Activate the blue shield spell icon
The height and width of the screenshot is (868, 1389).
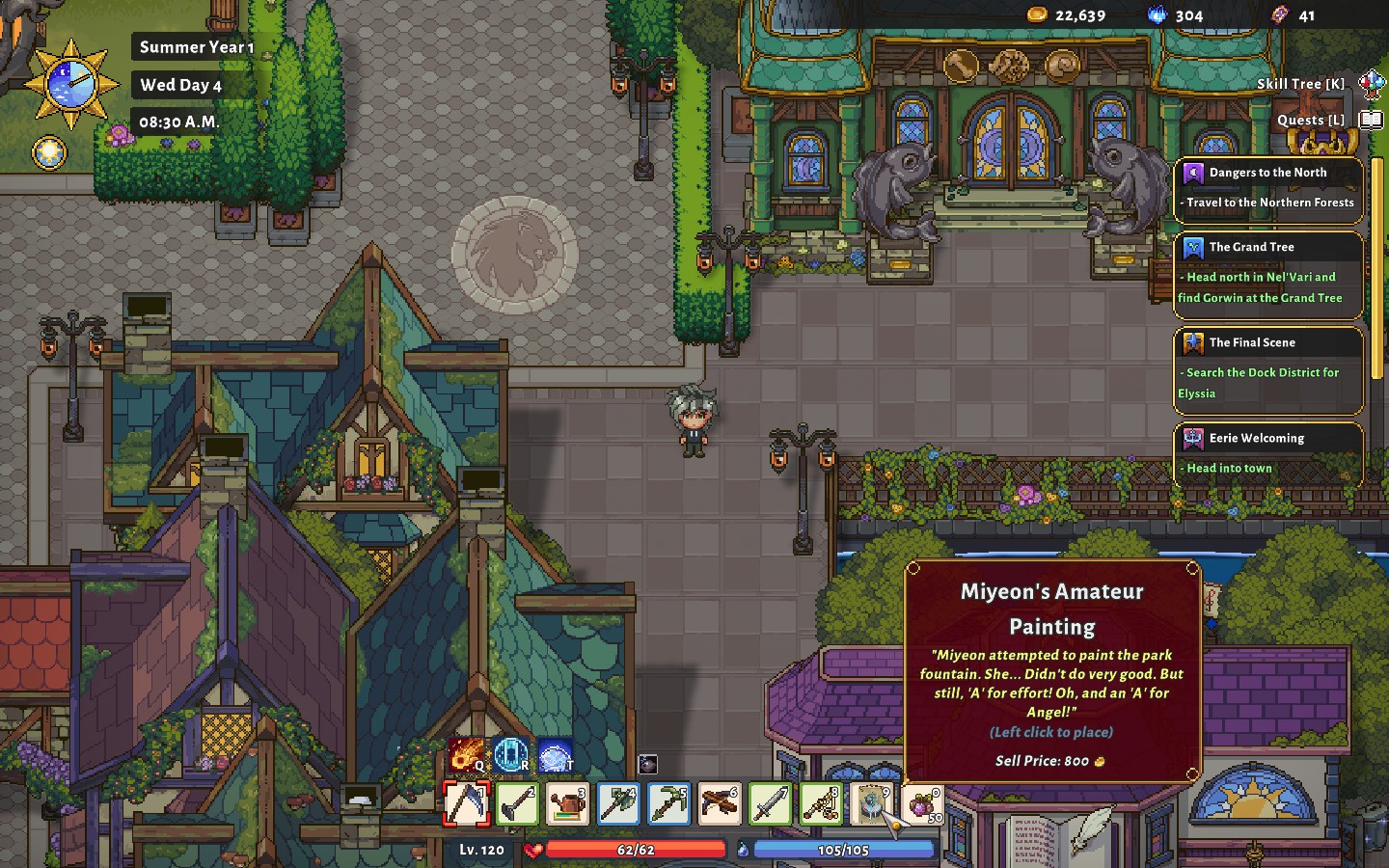(511, 755)
